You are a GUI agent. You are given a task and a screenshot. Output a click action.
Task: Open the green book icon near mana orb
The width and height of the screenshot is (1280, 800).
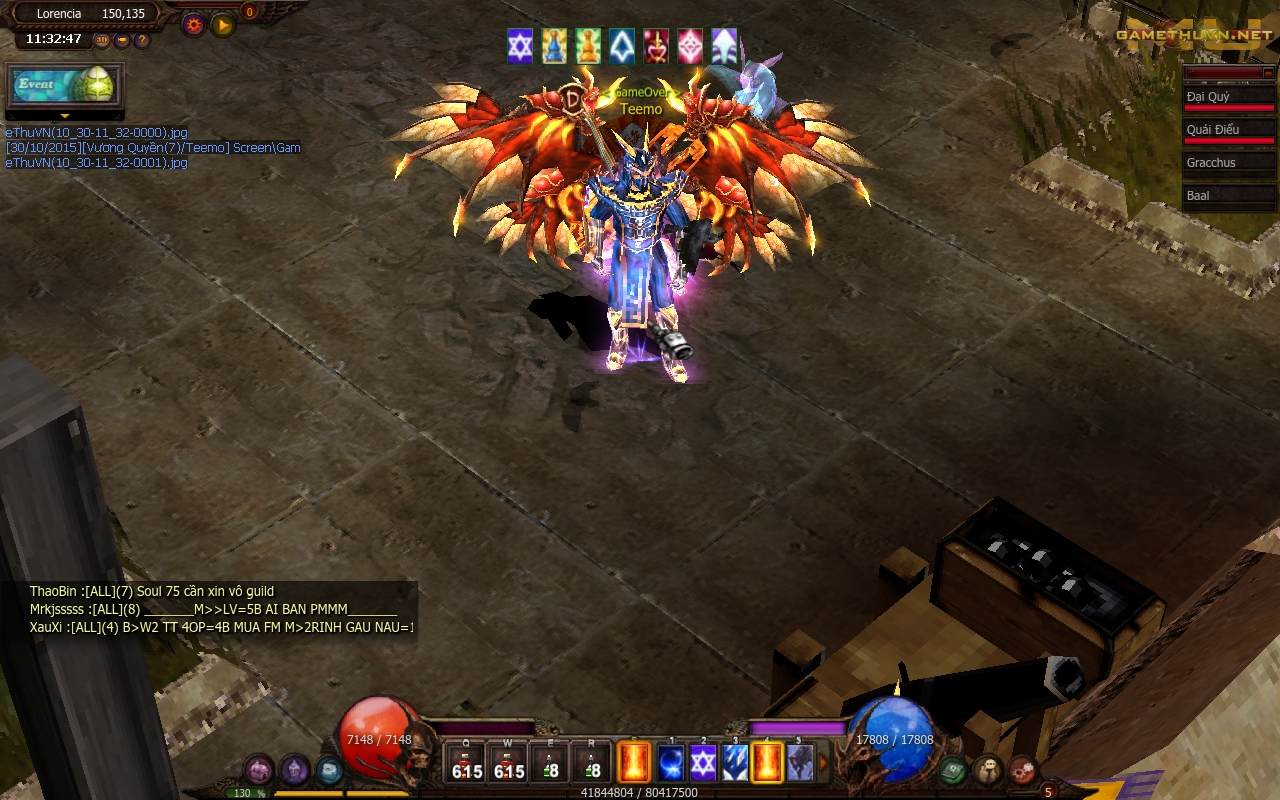(x=952, y=770)
